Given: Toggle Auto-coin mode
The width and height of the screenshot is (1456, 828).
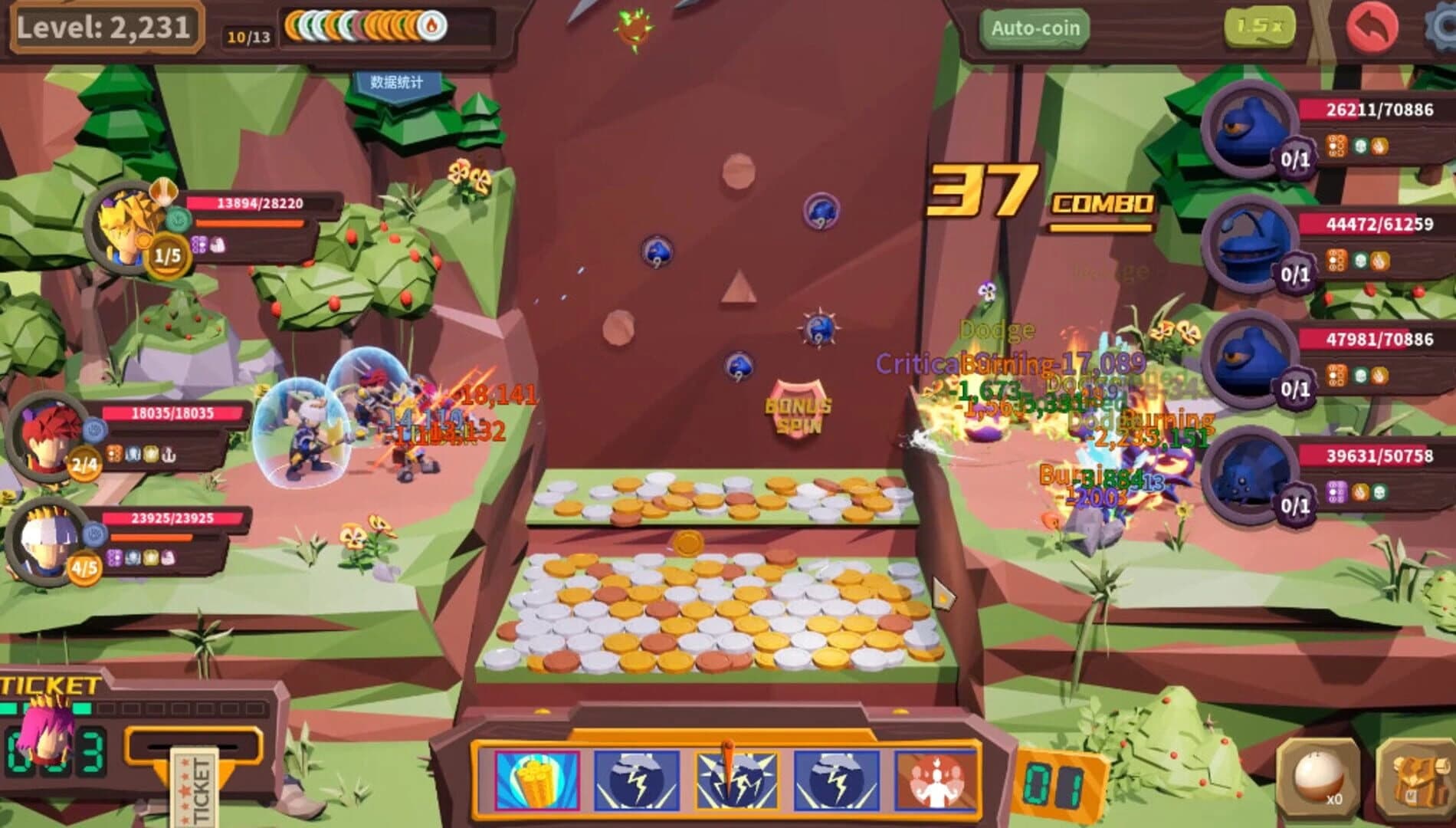Looking at the screenshot, I should click(1035, 25).
